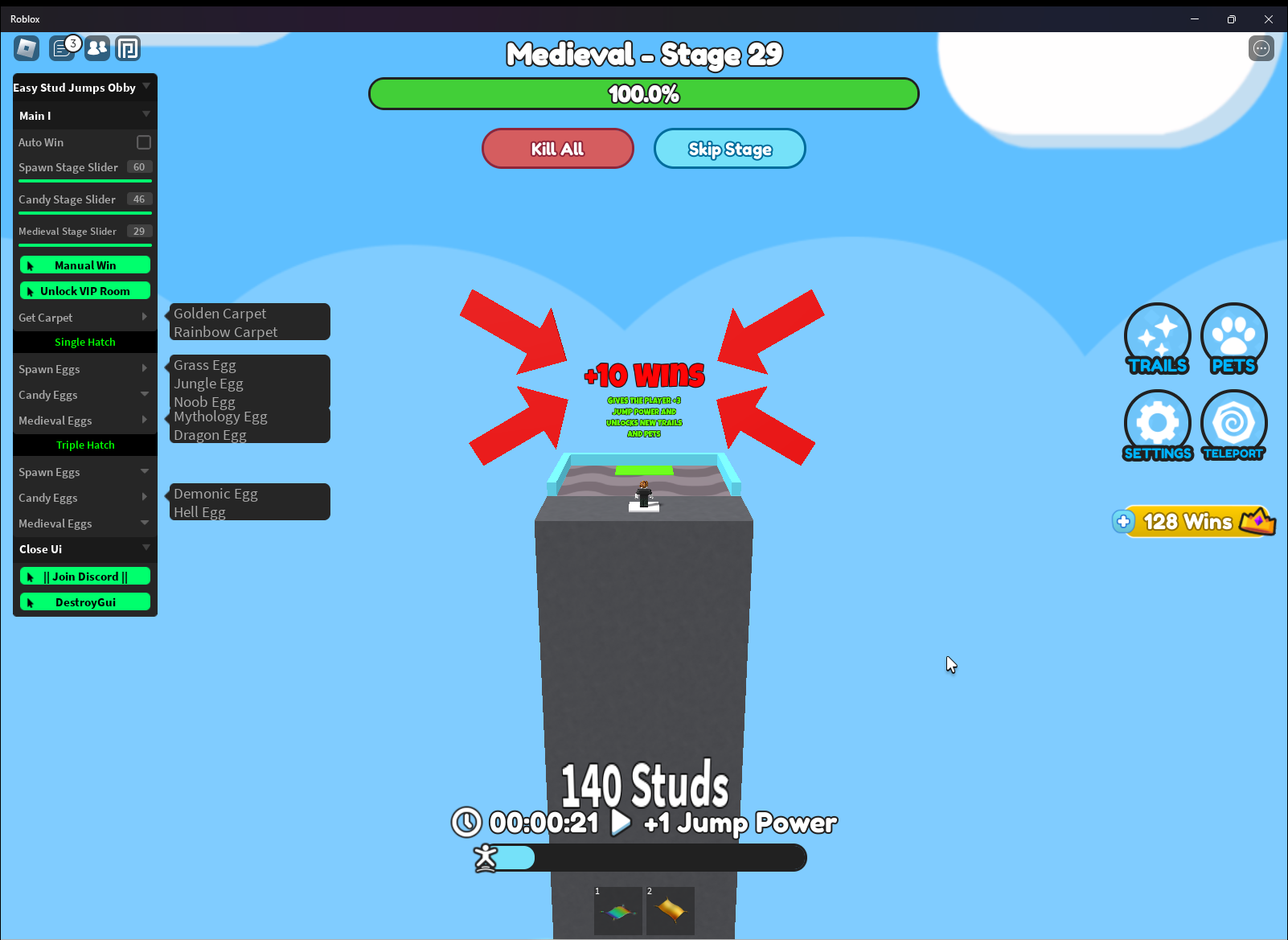The image size is (1288, 940).
Task: Open the Triple Hatch Medieval Eggs dropdown
Action: coord(84,523)
